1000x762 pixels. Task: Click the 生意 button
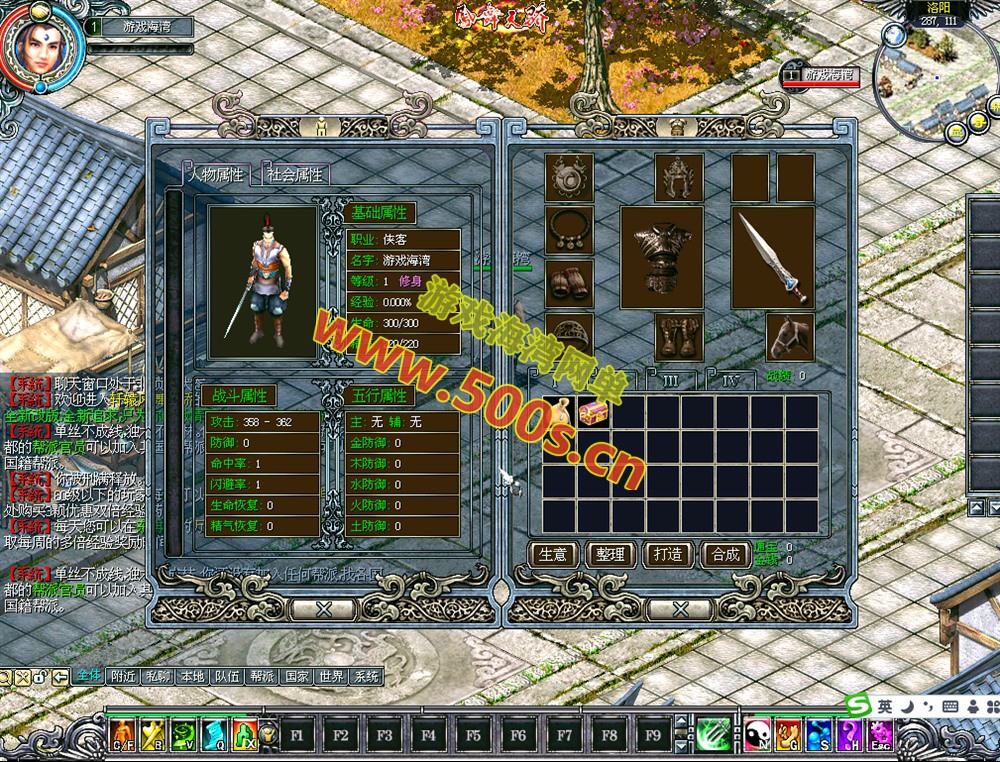(553, 554)
